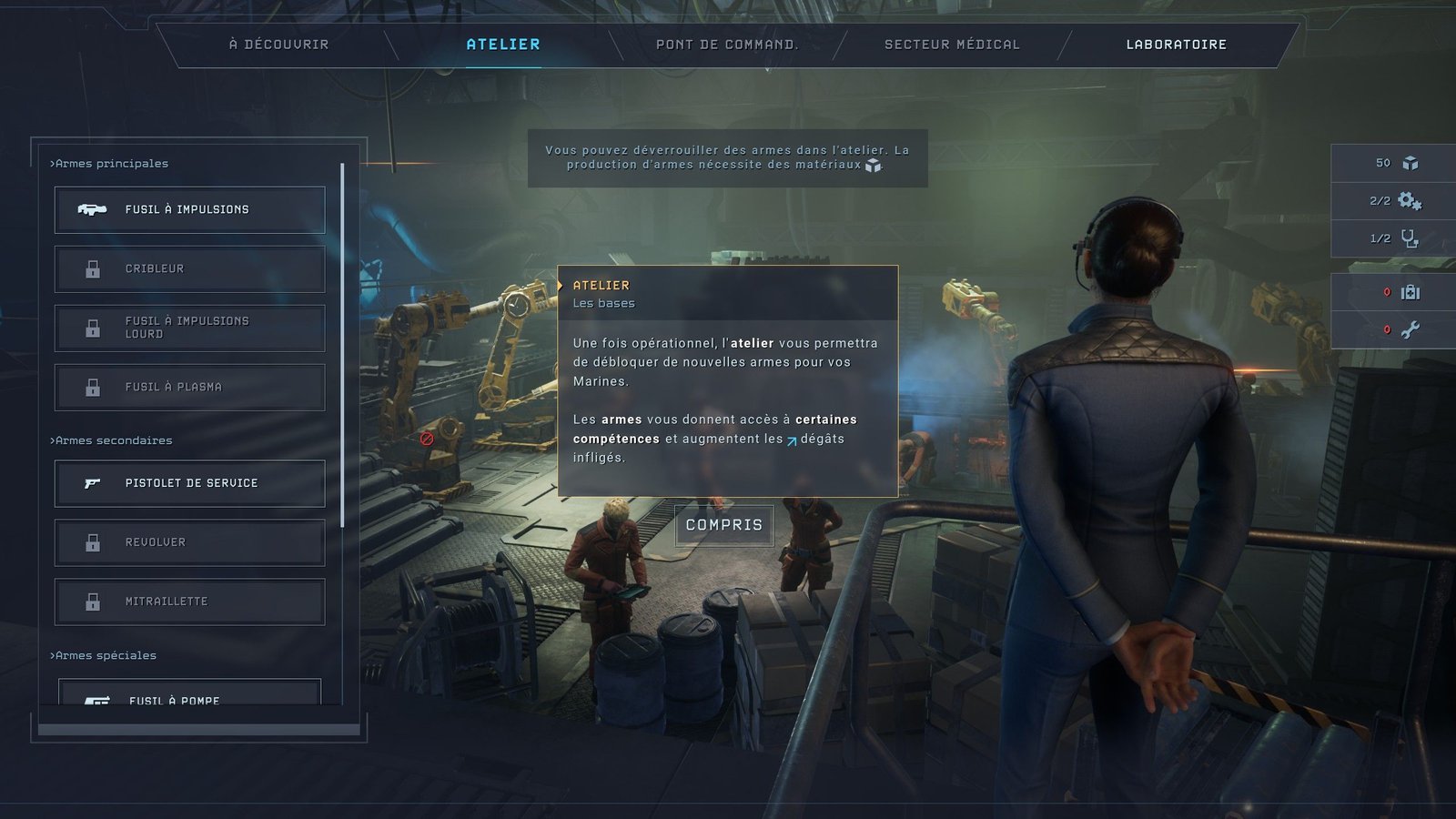
Task: Select the Fusil à Impulsions weapon
Action: (x=189, y=209)
